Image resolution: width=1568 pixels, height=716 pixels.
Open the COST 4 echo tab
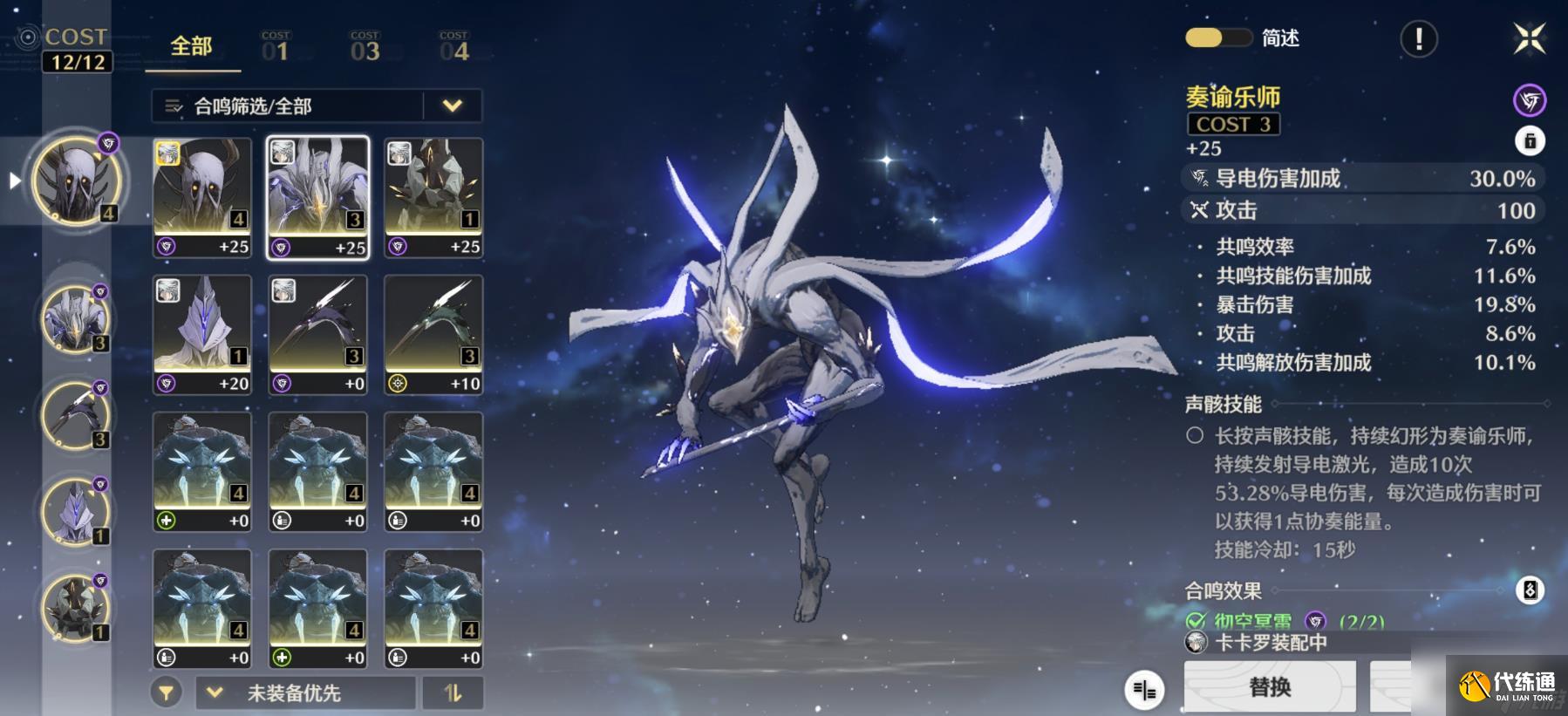(453, 47)
